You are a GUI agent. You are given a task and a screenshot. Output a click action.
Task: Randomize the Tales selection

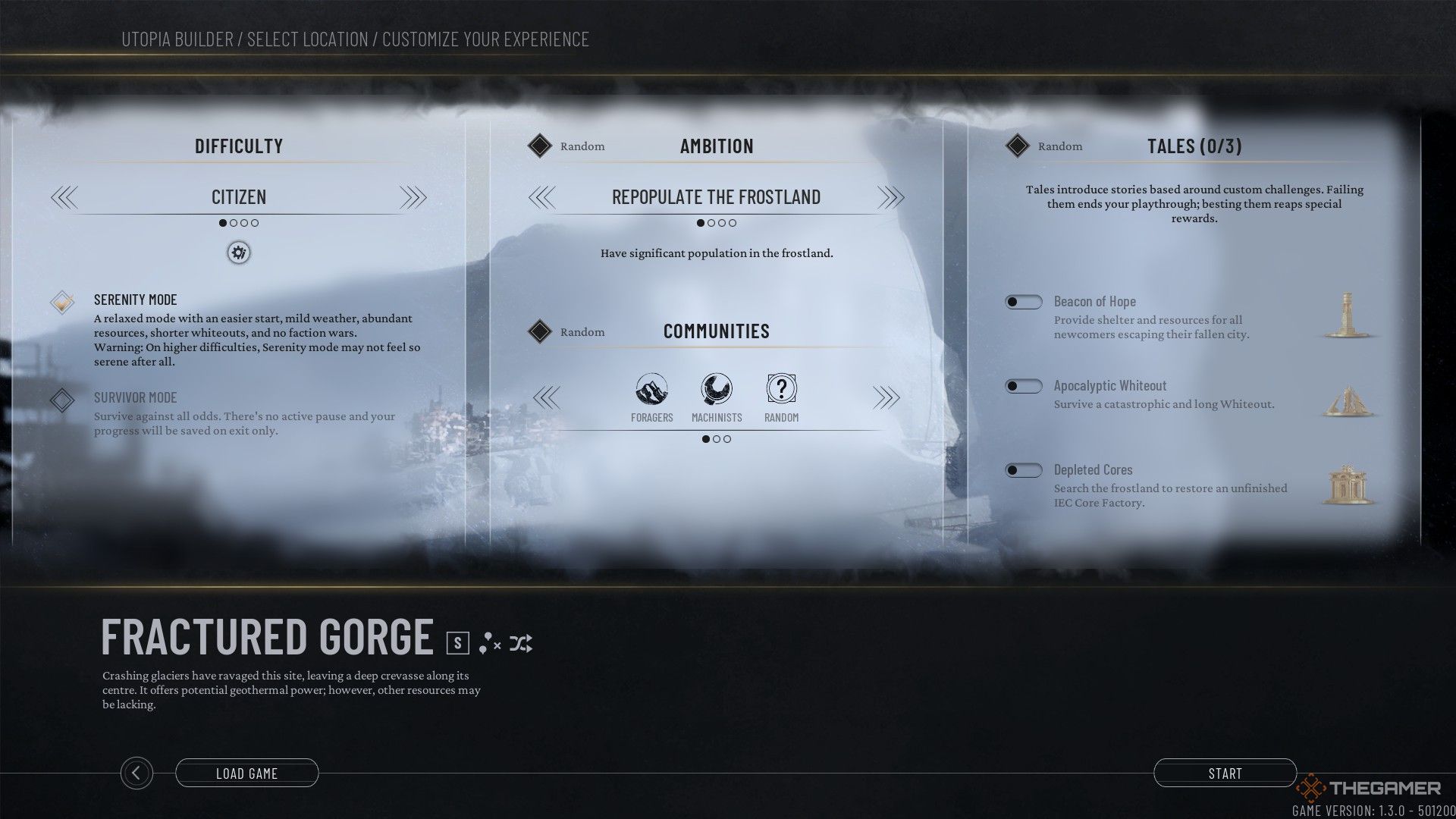tap(1018, 146)
